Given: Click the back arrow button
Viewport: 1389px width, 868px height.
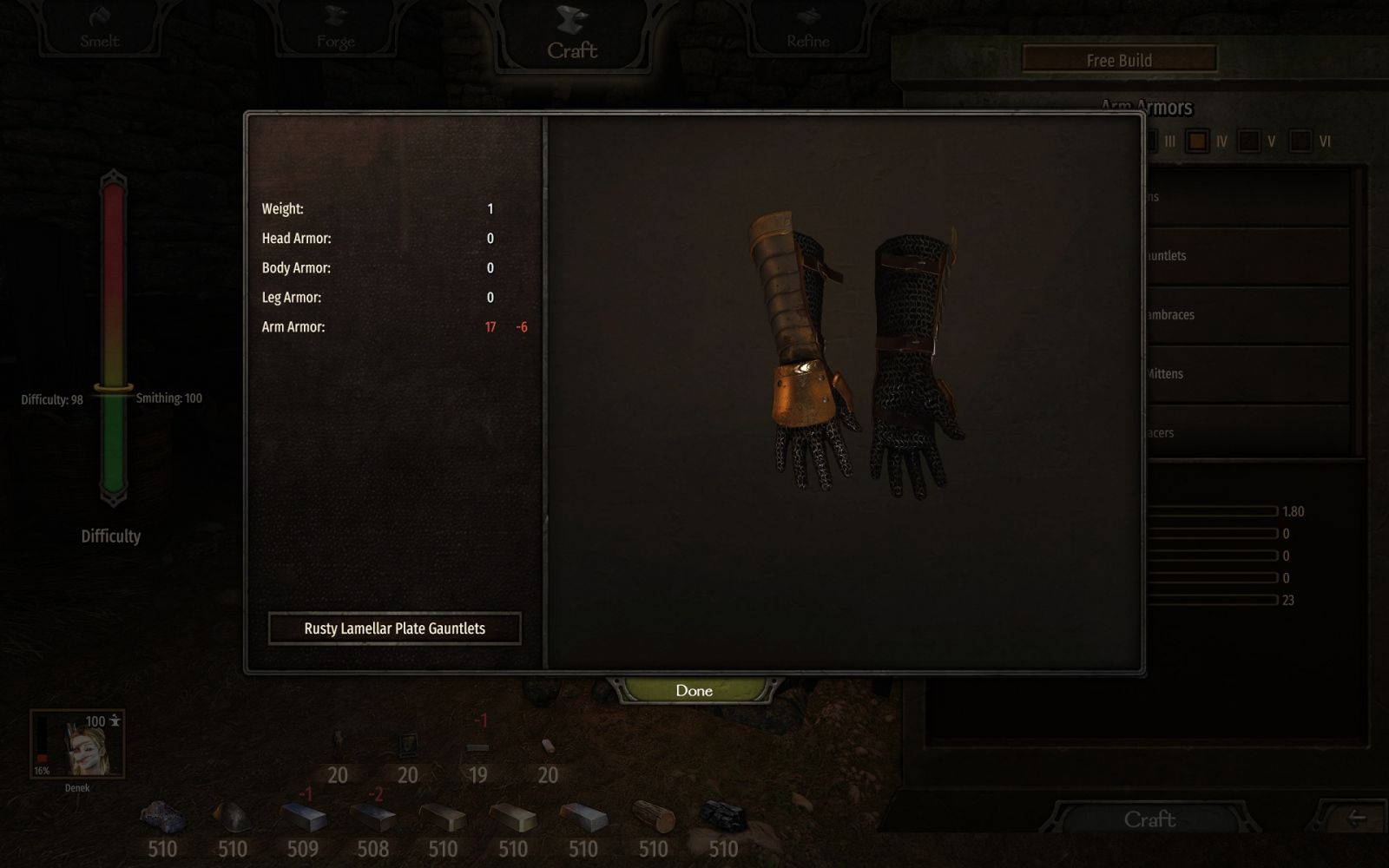Looking at the screenshot, I should [x=1356, y=819].
